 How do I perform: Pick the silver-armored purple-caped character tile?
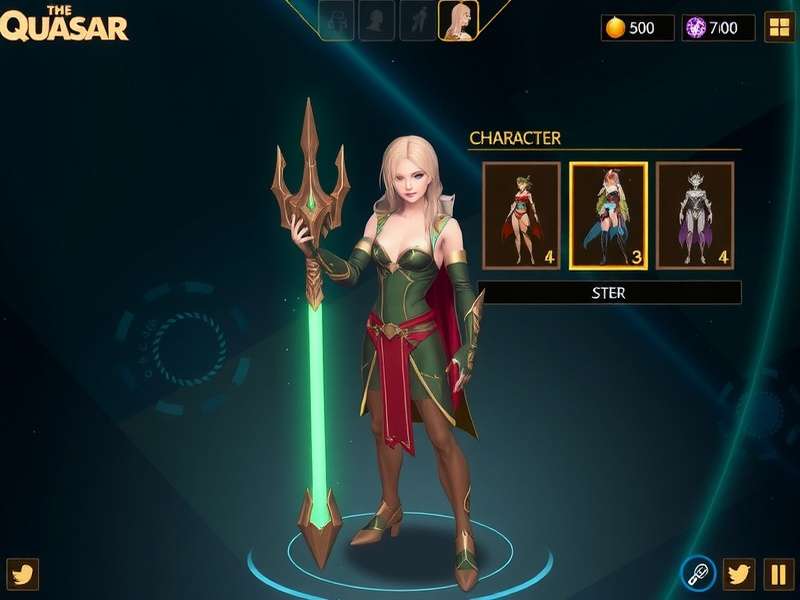(x=695, y=216)
